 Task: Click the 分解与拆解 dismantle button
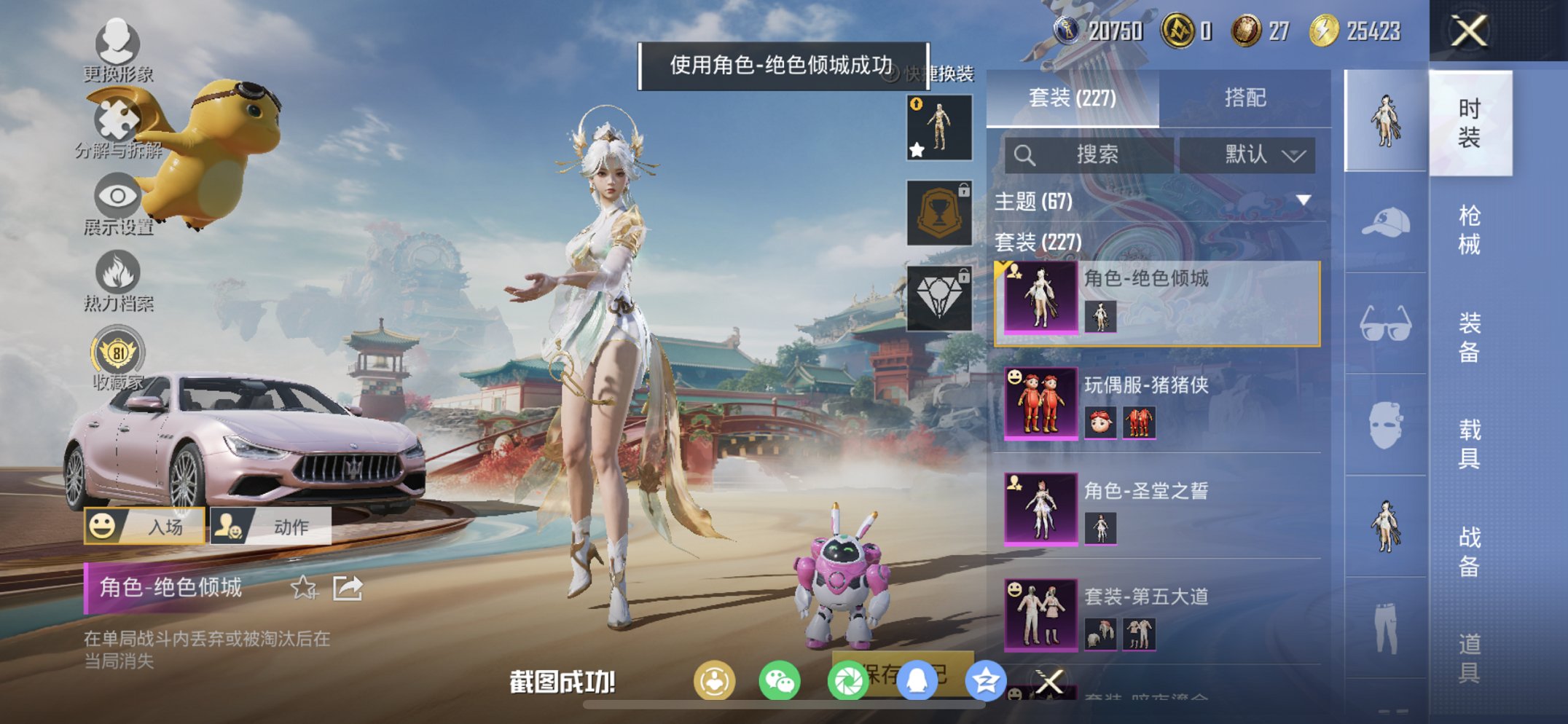[x=115, y=117]
